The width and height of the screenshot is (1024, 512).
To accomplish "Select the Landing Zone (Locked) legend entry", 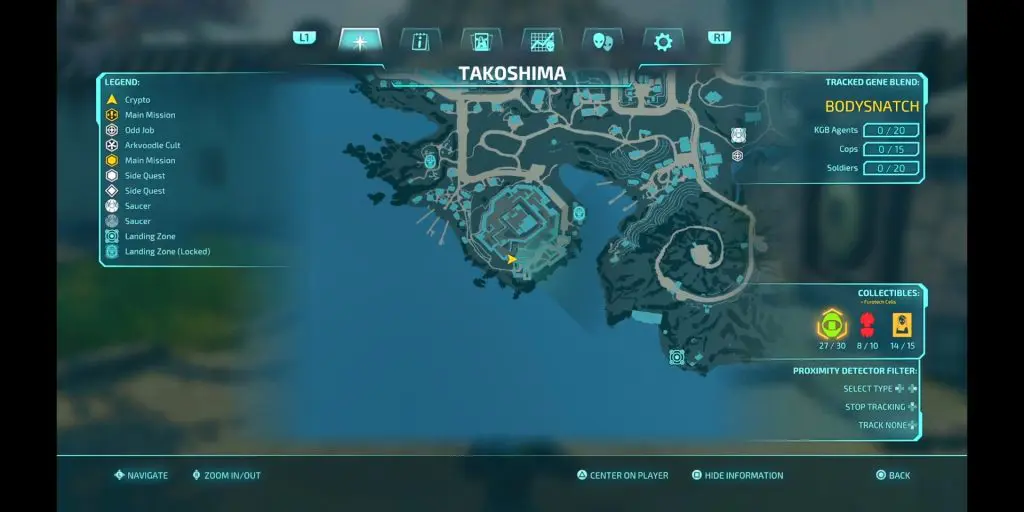I will 167,252.
